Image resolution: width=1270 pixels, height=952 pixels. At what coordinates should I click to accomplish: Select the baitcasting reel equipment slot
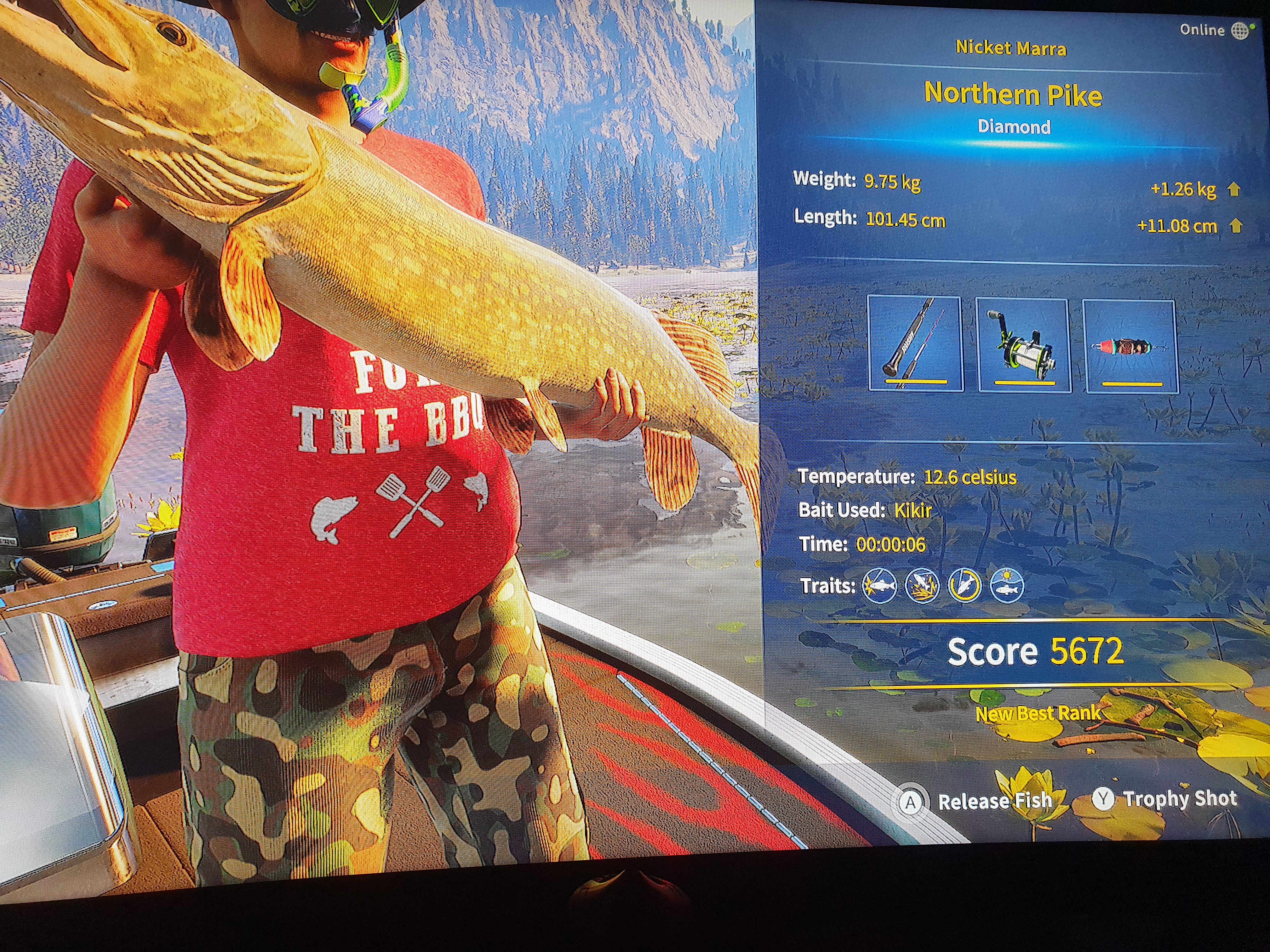(x=1023, y=345)
